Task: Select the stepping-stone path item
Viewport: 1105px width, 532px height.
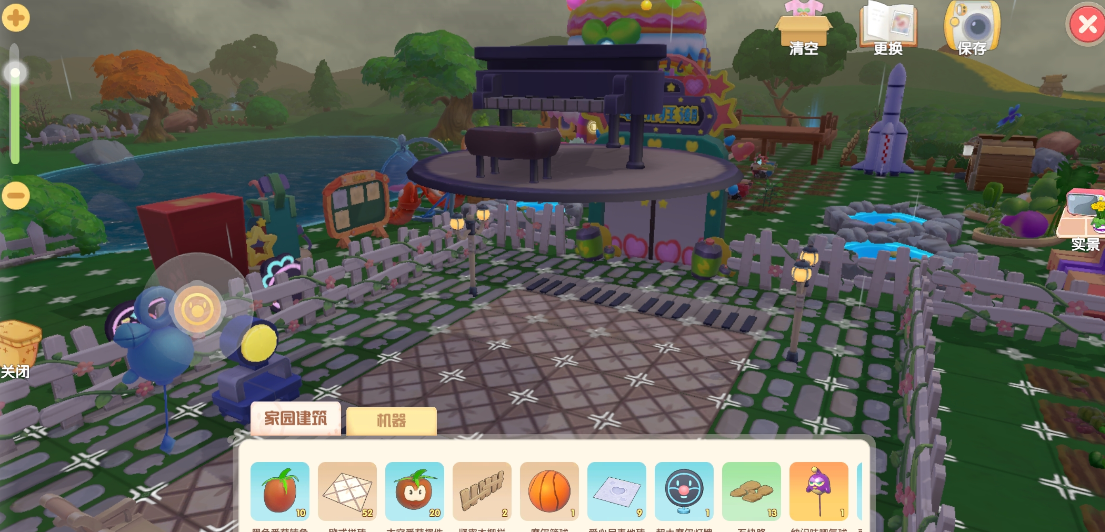Action: 751,492
